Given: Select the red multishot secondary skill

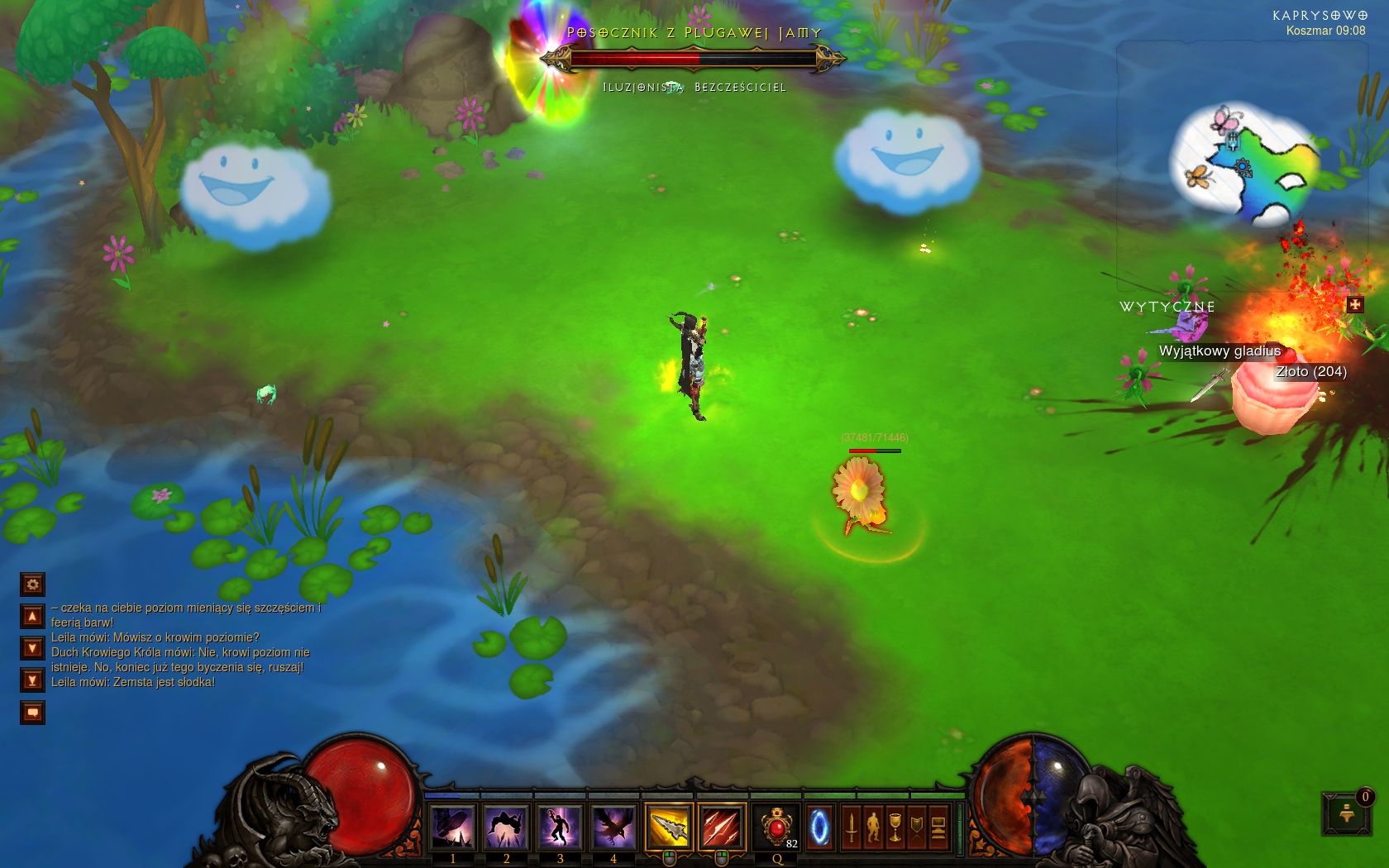Looking at the screenshot, I should (721, 827).
